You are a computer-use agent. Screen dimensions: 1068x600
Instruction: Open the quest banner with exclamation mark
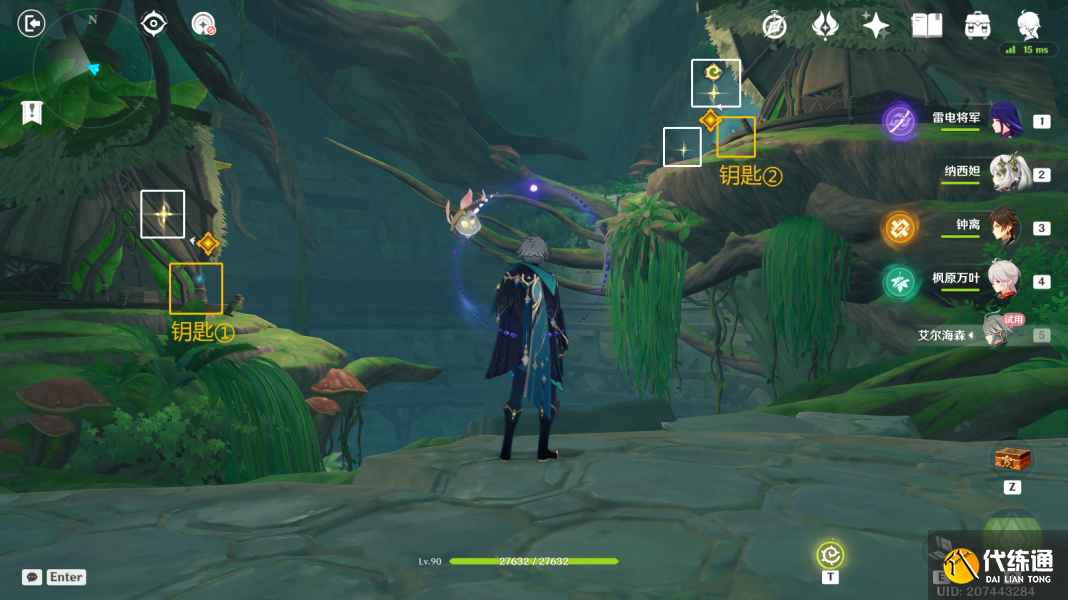[32, 112]
